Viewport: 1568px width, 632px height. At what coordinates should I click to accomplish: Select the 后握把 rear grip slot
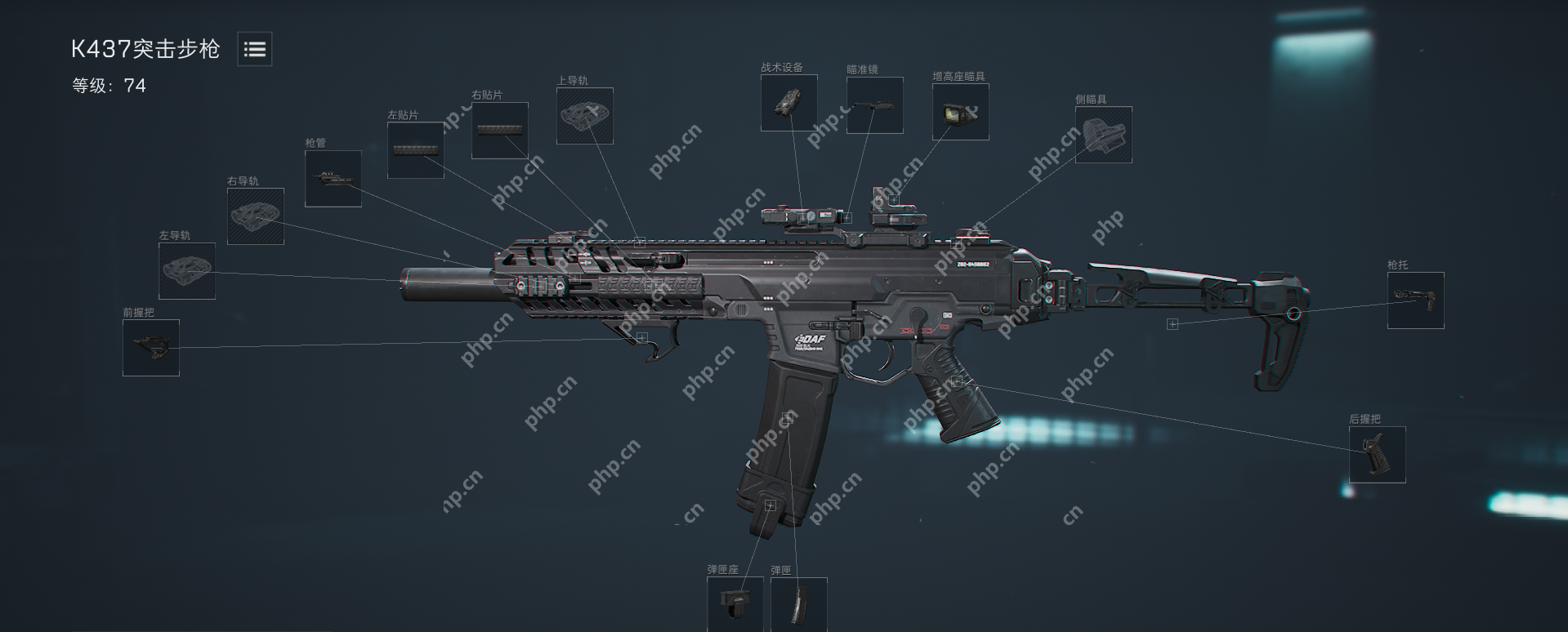[1378, 455]
